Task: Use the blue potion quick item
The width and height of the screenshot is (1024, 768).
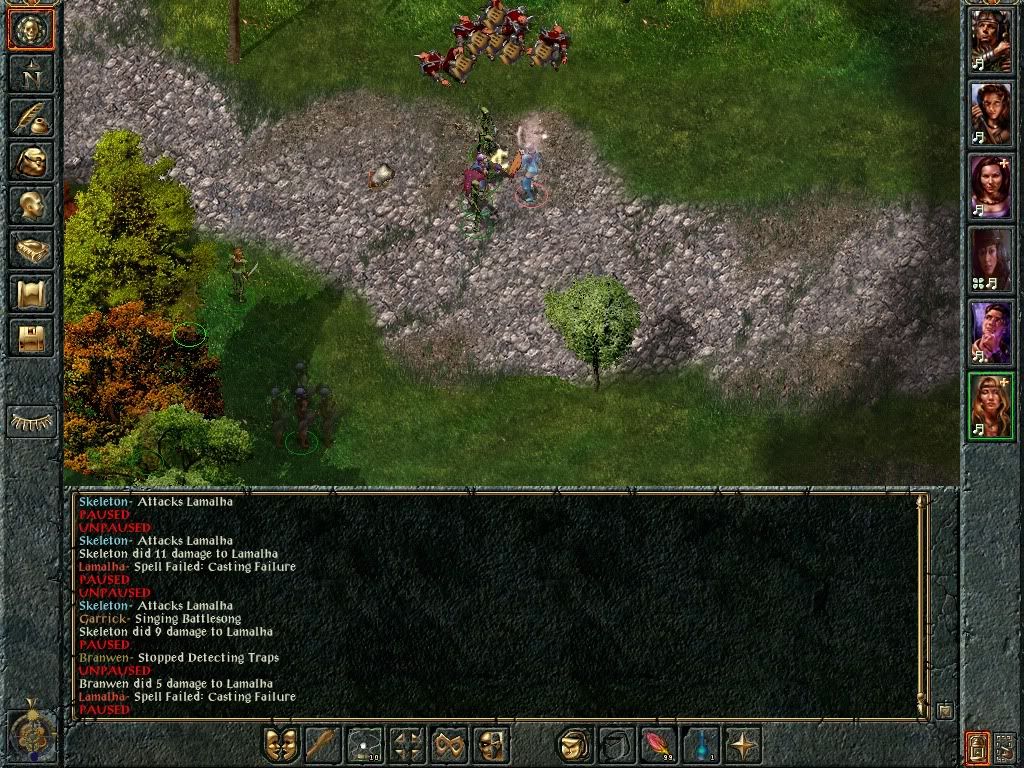Action: point(701,745)
